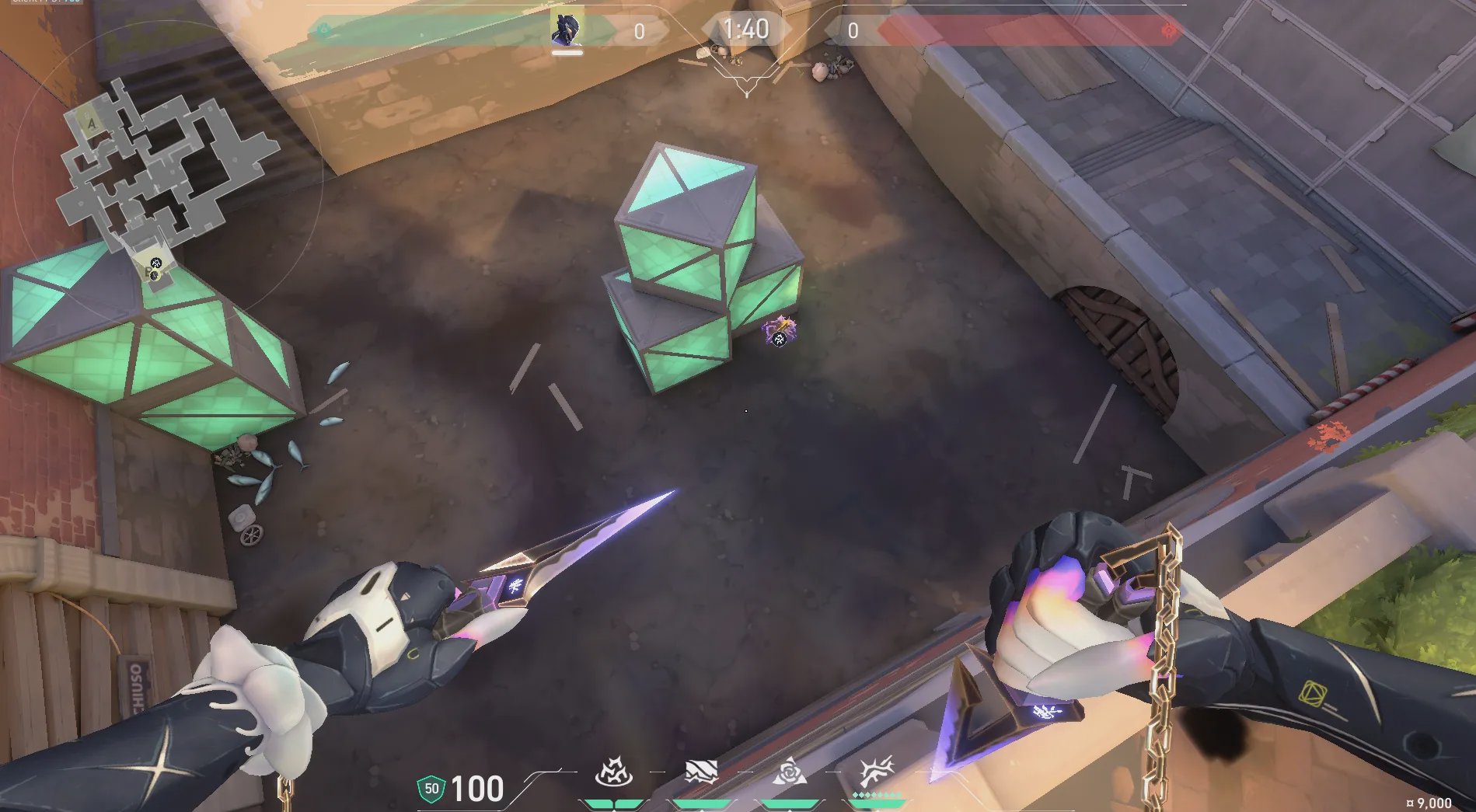Choose the Arc Rose ability

(x=789, y=774)
